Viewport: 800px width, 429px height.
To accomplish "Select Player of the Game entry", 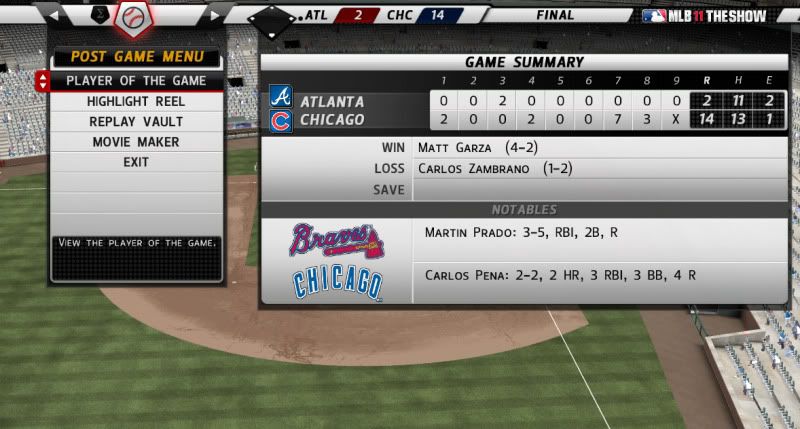I will 136,81.
